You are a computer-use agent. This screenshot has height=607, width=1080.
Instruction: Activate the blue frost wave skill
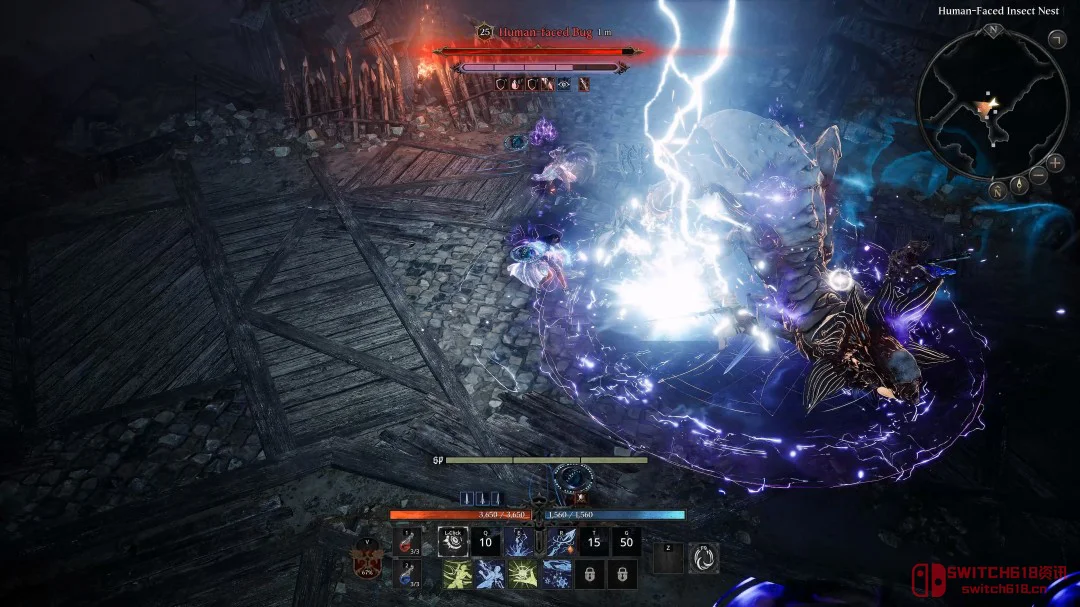point(557,574)
